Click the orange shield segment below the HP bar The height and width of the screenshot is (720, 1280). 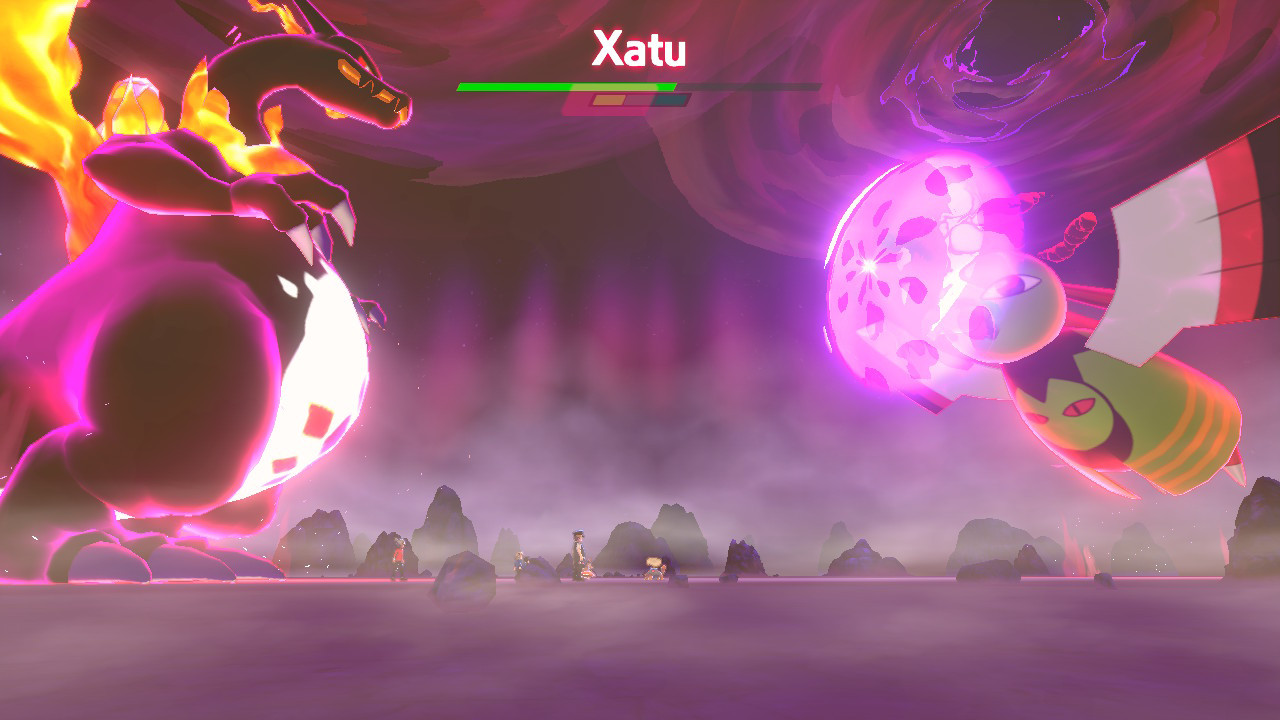coord(609,100)
